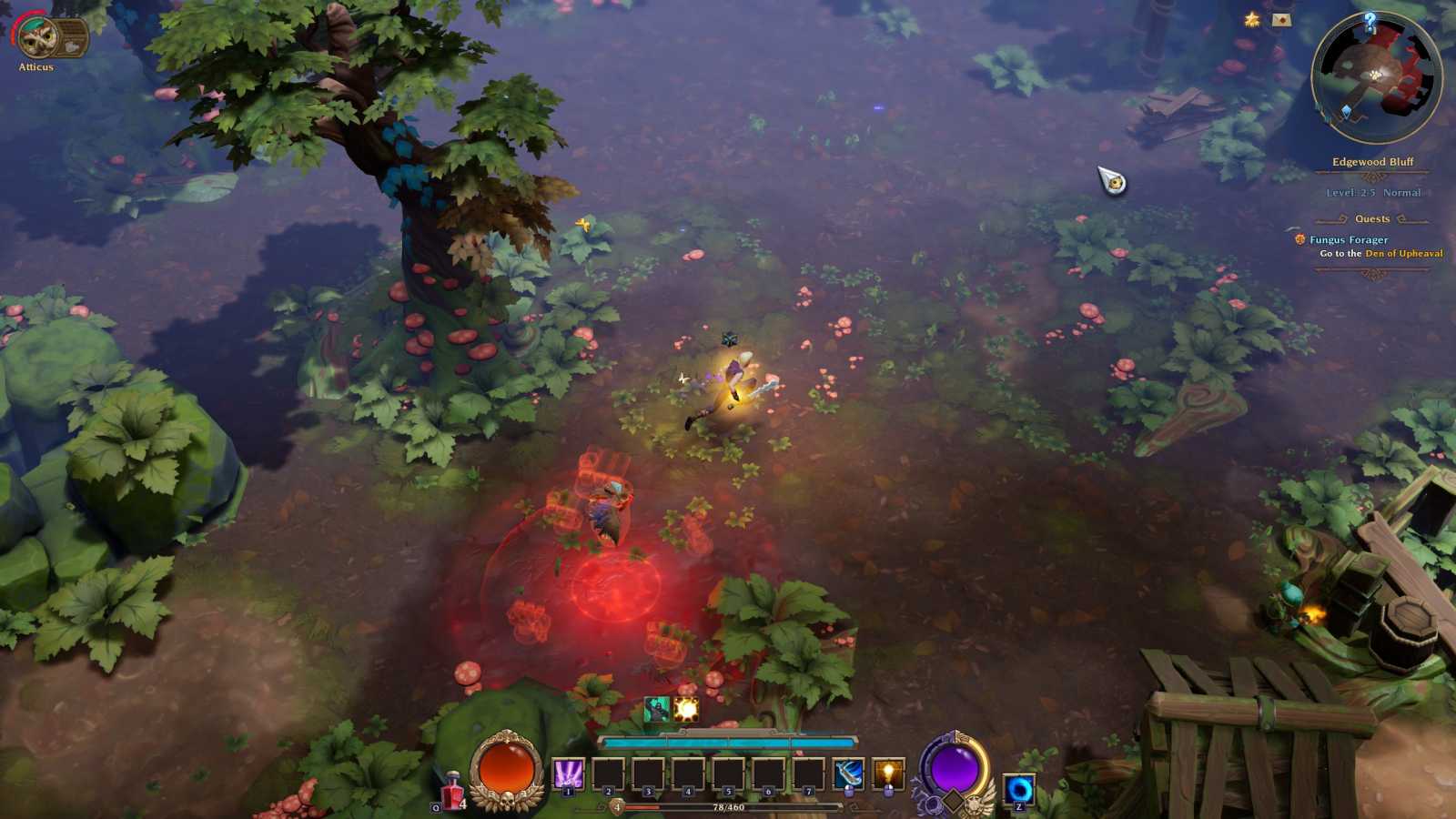Toggle the flame buff icon above the XP bar
Image resolution: width=1456 pixels, height=819 pixels.
pos(684,709)
